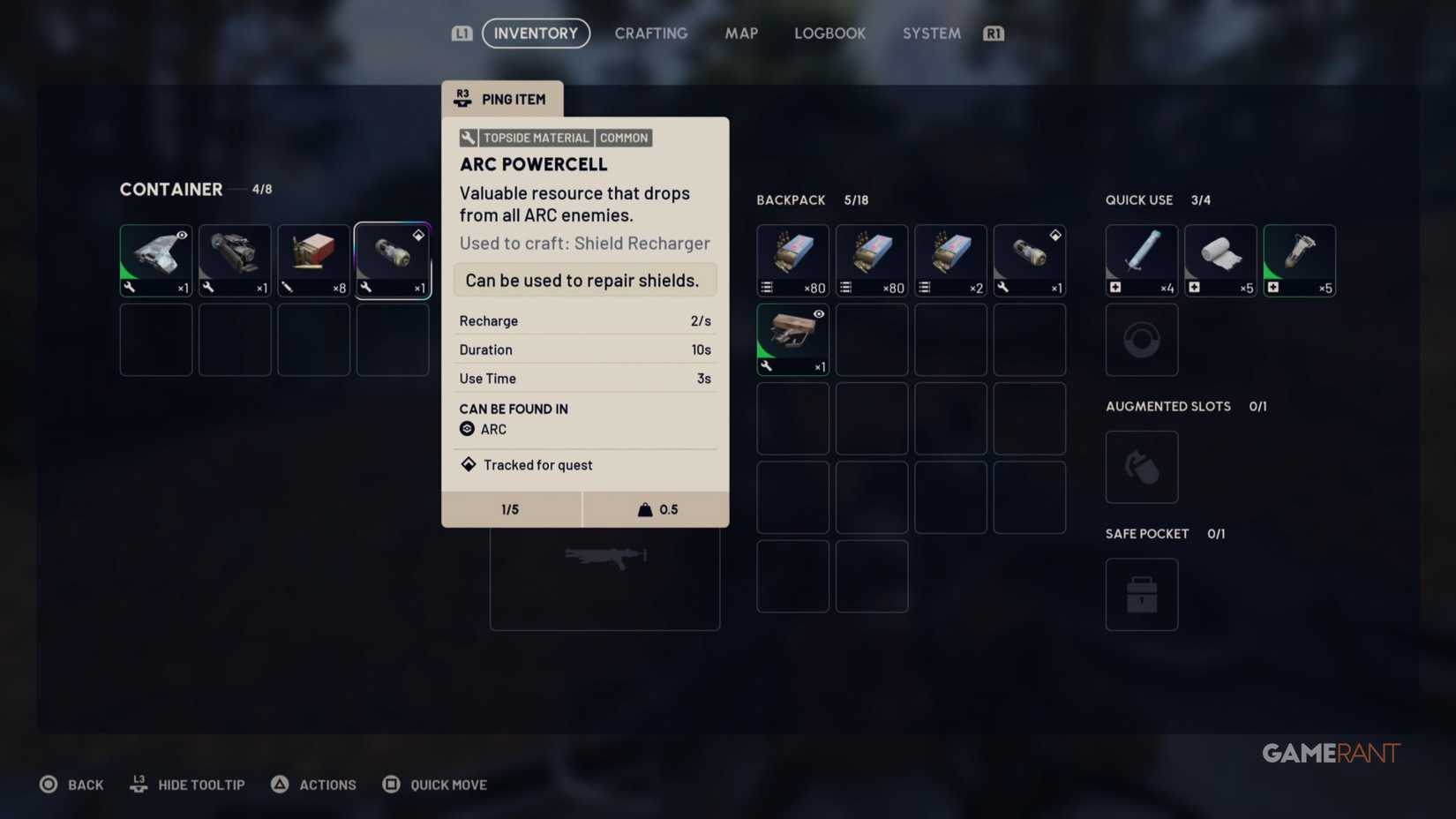The width and height of the screenshot is (1456, 819).
Task: Select the first ×80 ammo stack in backpack
Action: coord(792,259)
